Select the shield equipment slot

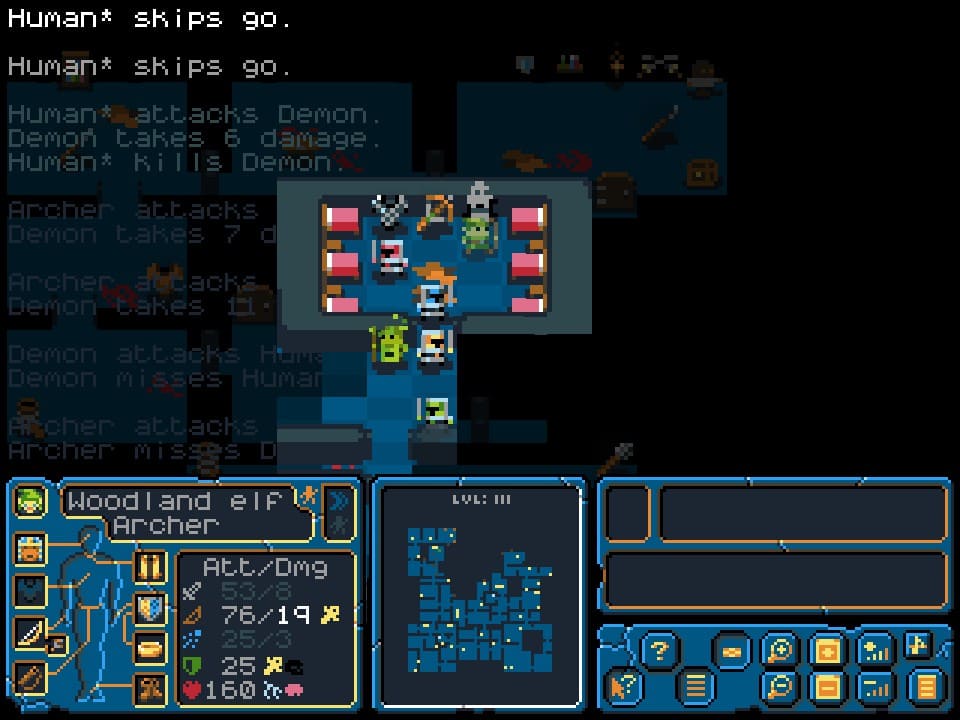pos(150,607)
